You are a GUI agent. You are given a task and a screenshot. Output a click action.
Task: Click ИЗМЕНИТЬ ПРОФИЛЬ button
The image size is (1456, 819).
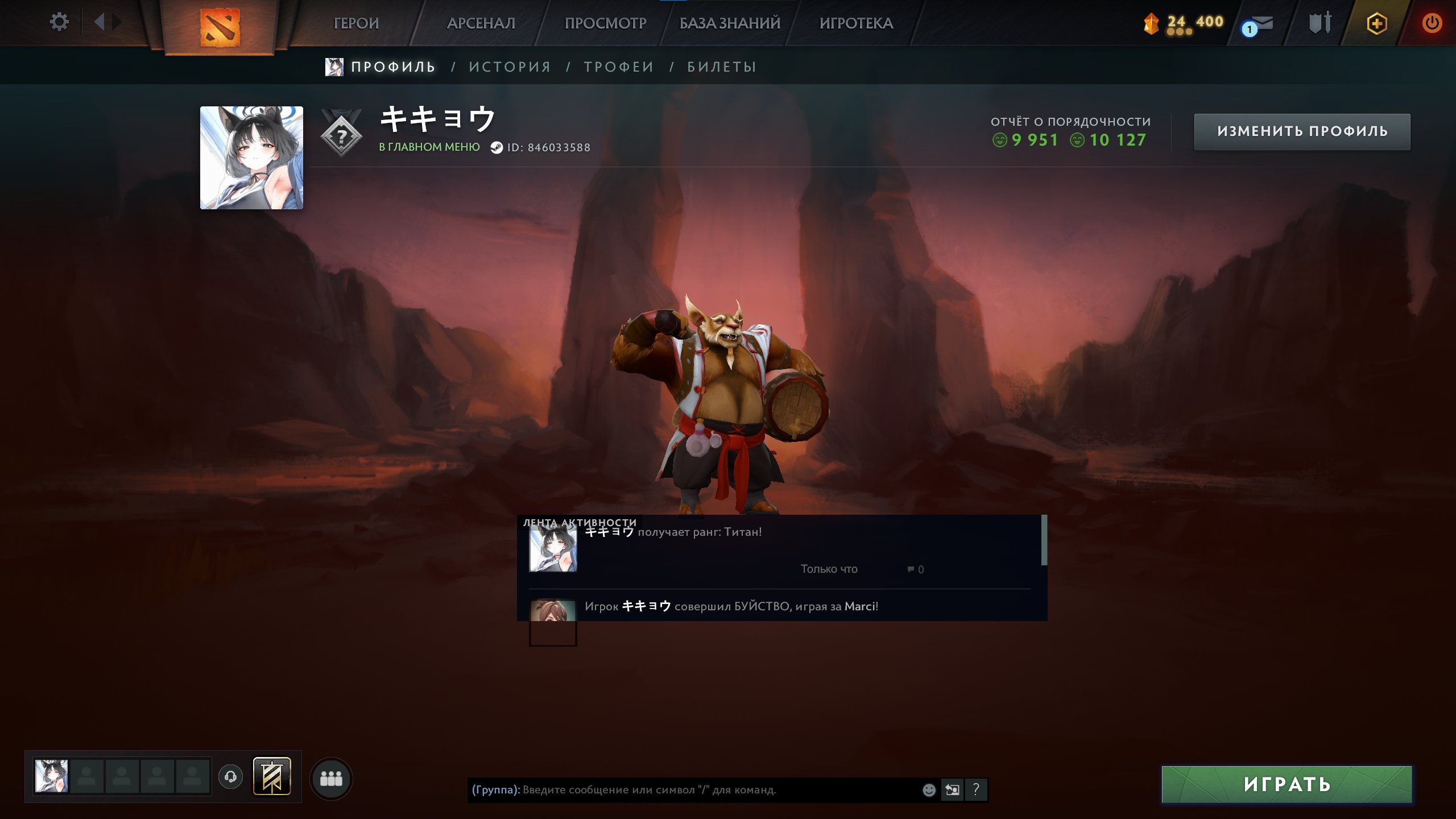1302,131
